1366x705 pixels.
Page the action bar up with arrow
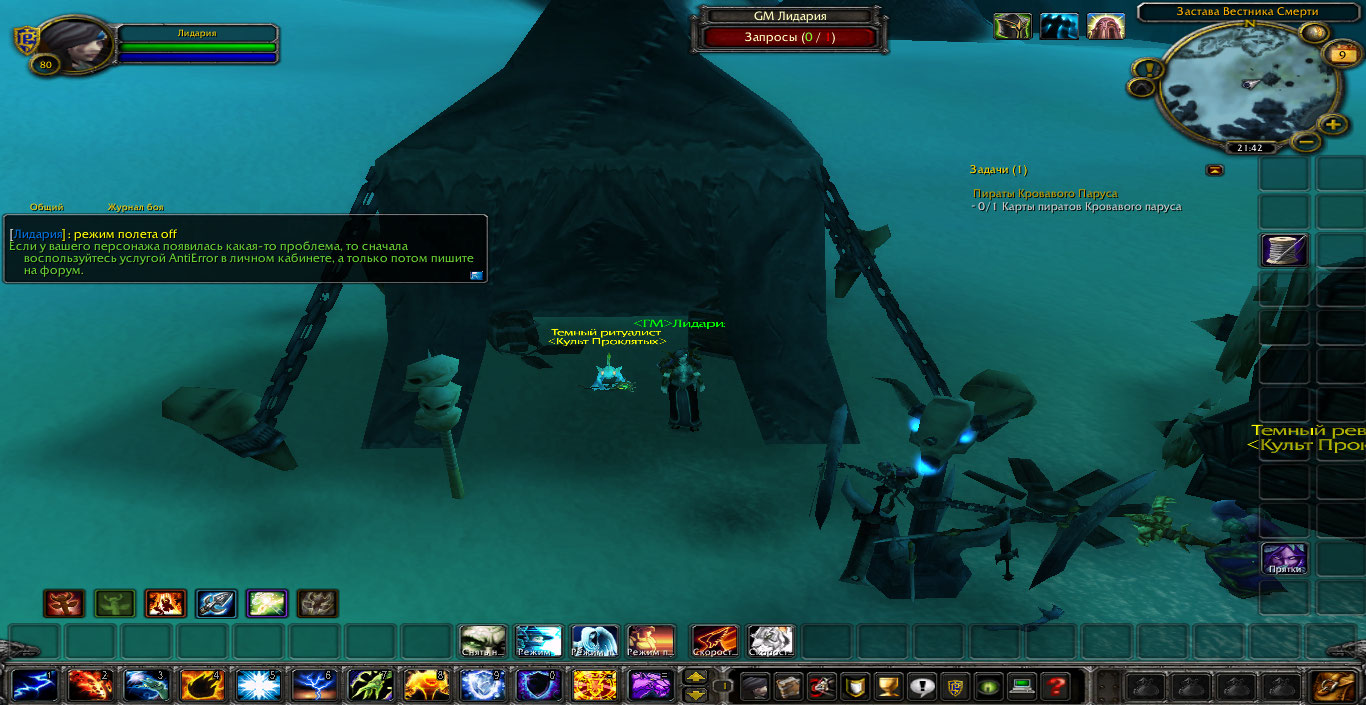click(x=695, y=677)
